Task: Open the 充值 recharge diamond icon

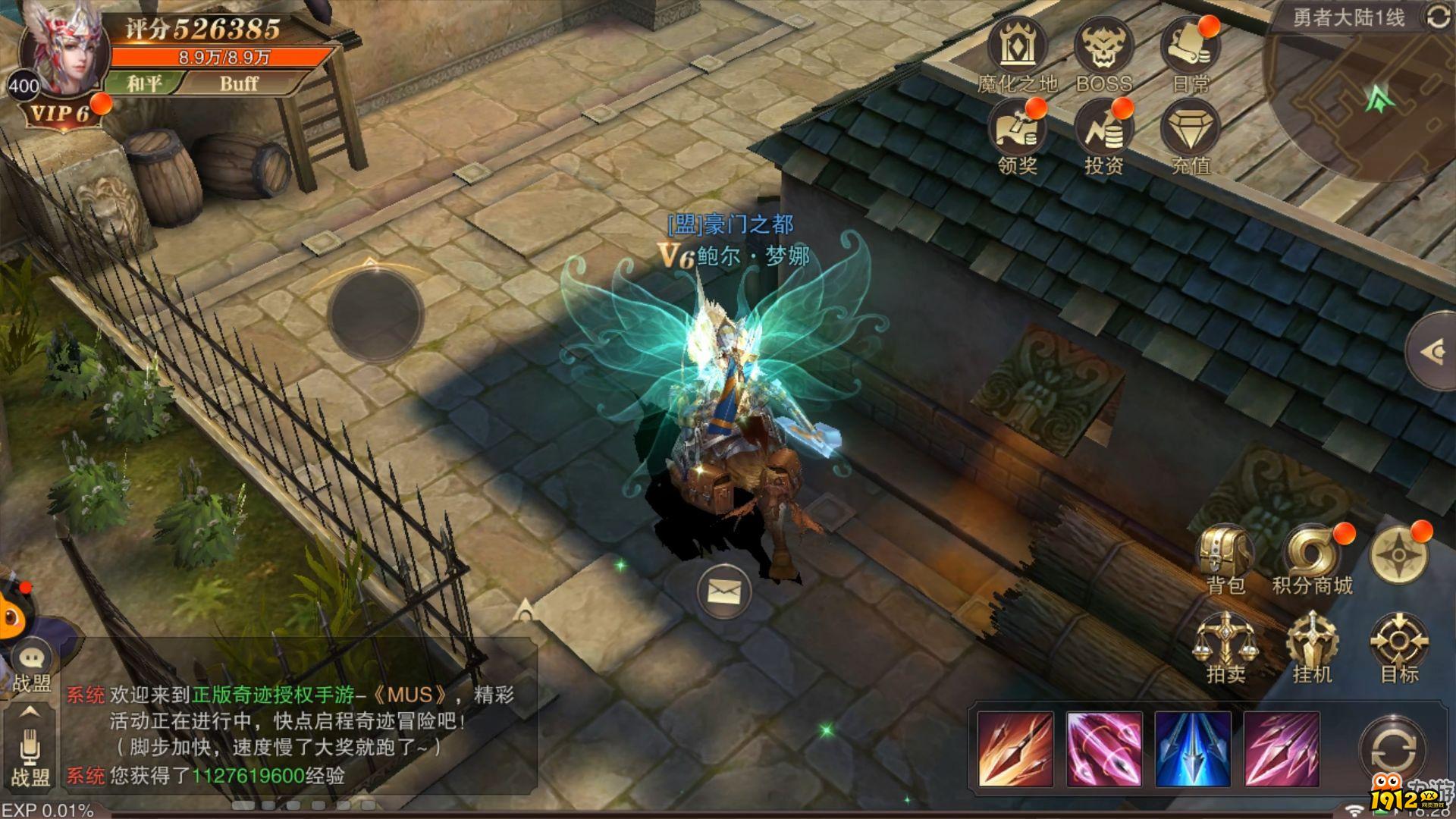Action: (x=1190, y=132)
